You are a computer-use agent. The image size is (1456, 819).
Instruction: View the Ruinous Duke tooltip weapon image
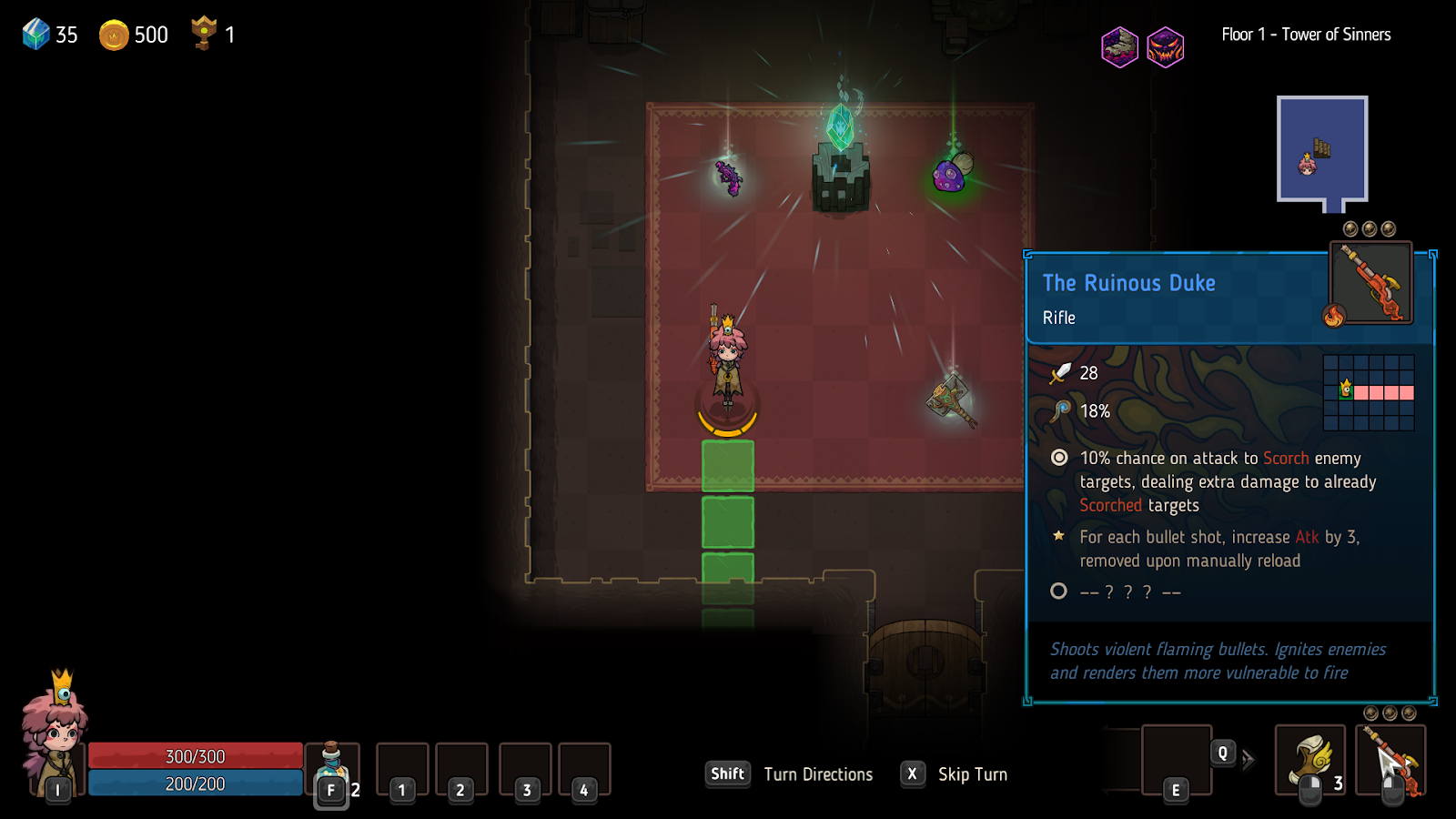pos(1370,283)
